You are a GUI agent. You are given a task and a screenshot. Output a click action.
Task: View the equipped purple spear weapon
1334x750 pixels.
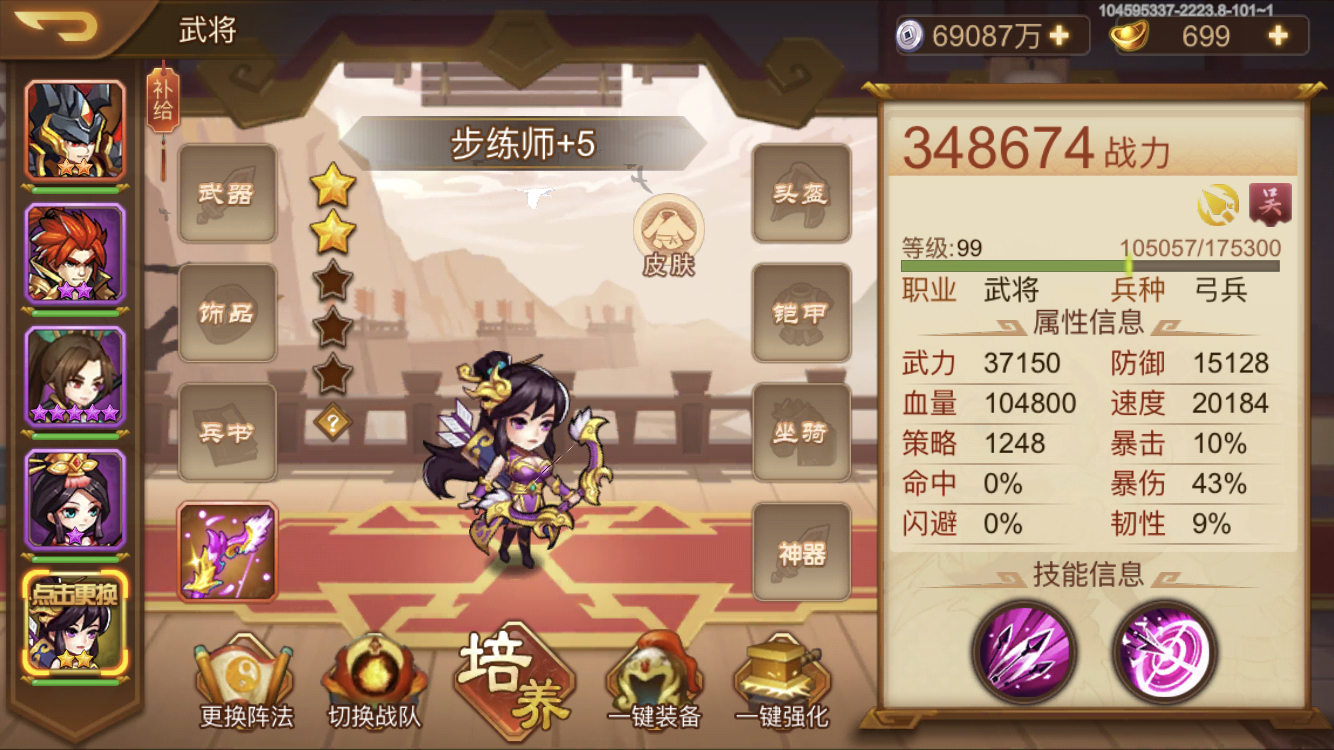coord(227,551)
